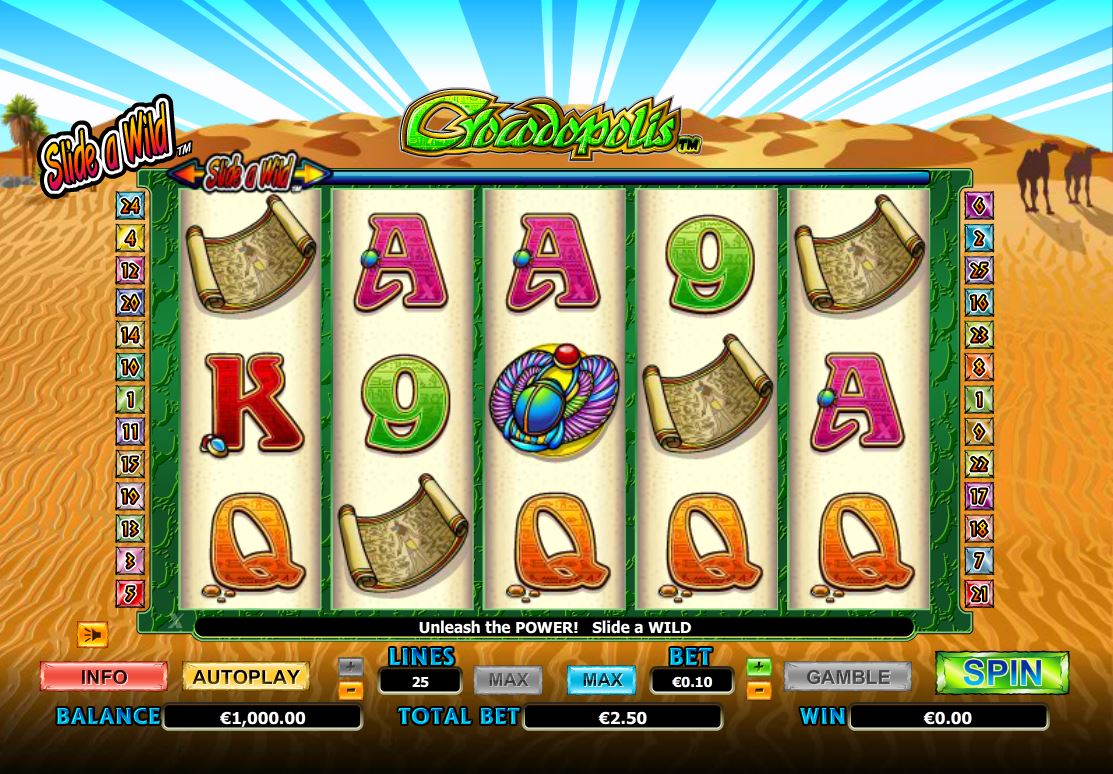The width and height of the screenshot is (1113, 774).
Task: Highlight payline marker 5
Action: click(x=130, y=593)
